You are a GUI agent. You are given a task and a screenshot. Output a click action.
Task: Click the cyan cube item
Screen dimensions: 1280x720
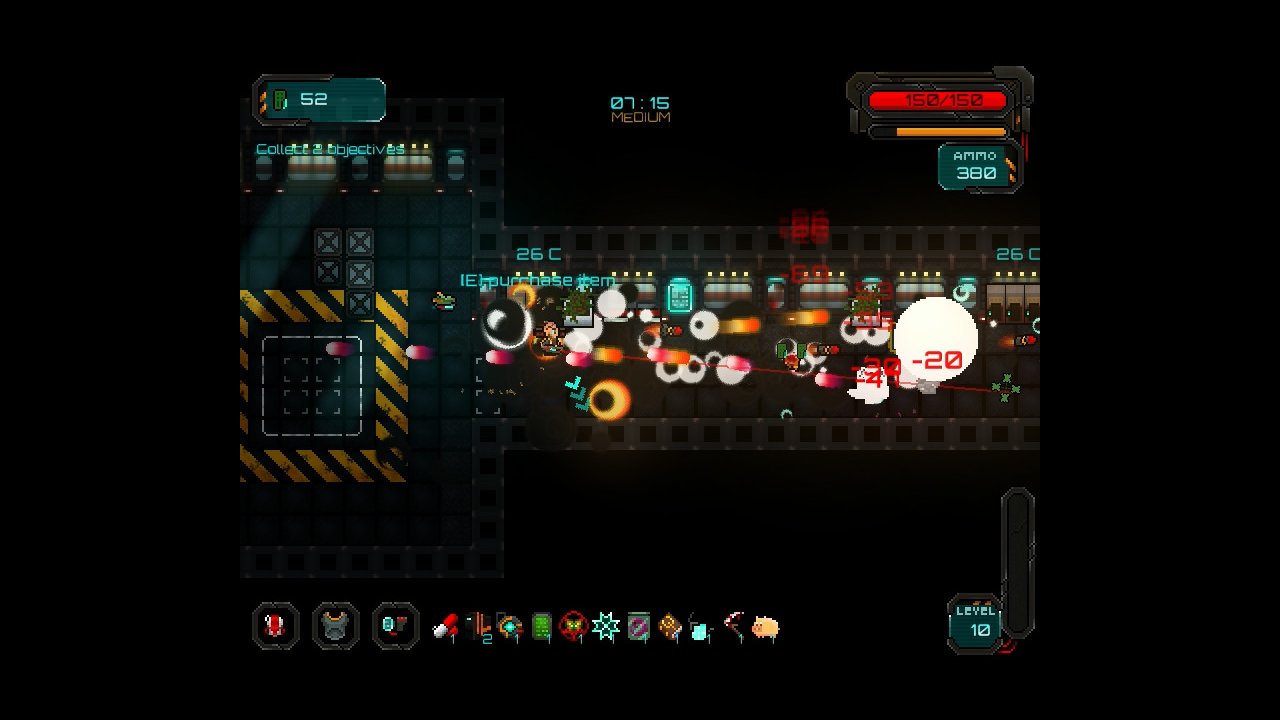(x=701, y=629)
